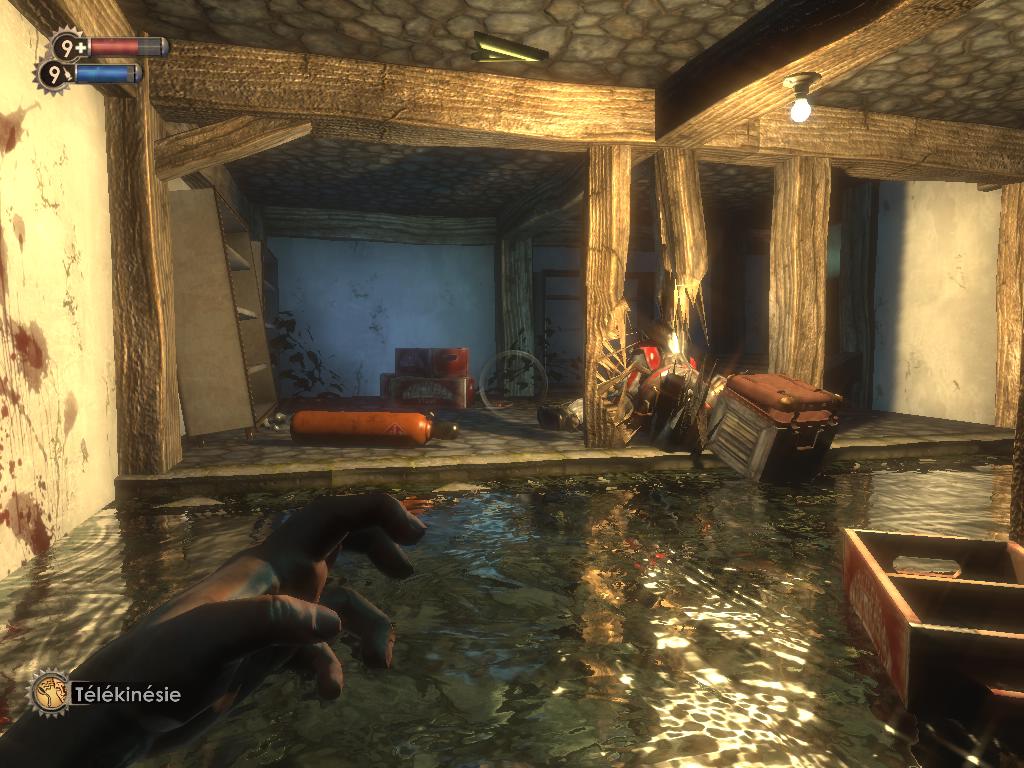
Task: Select the Télékinésie plasmid icon
Action: [x=48, y=692]
